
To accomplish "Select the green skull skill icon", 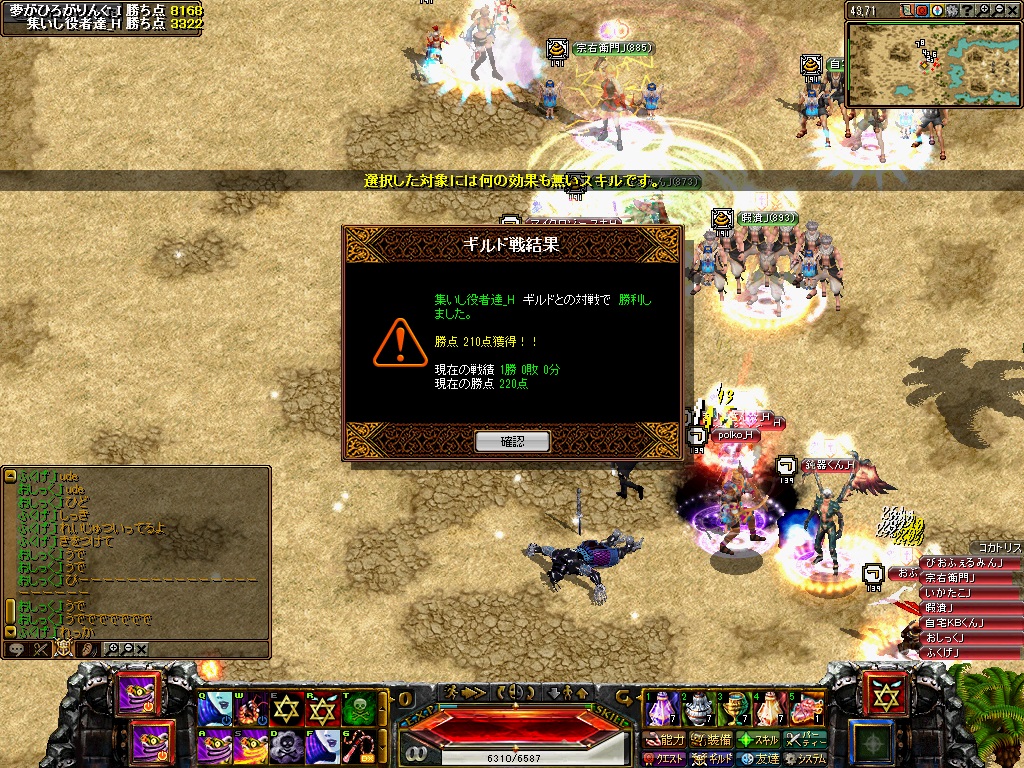I will click(x=358, y=709).
